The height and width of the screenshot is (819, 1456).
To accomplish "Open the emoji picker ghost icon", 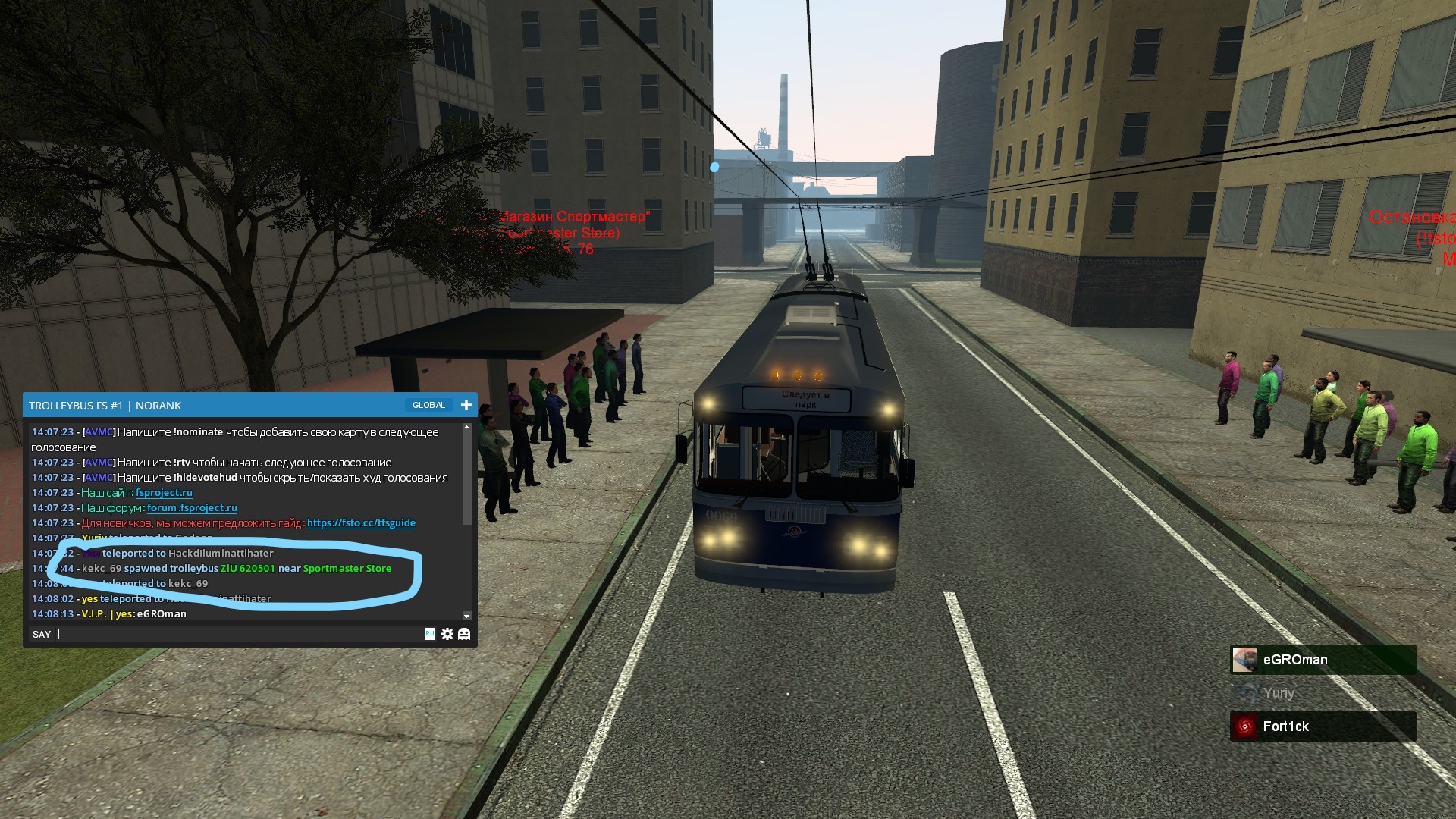I will click(464, 634).
